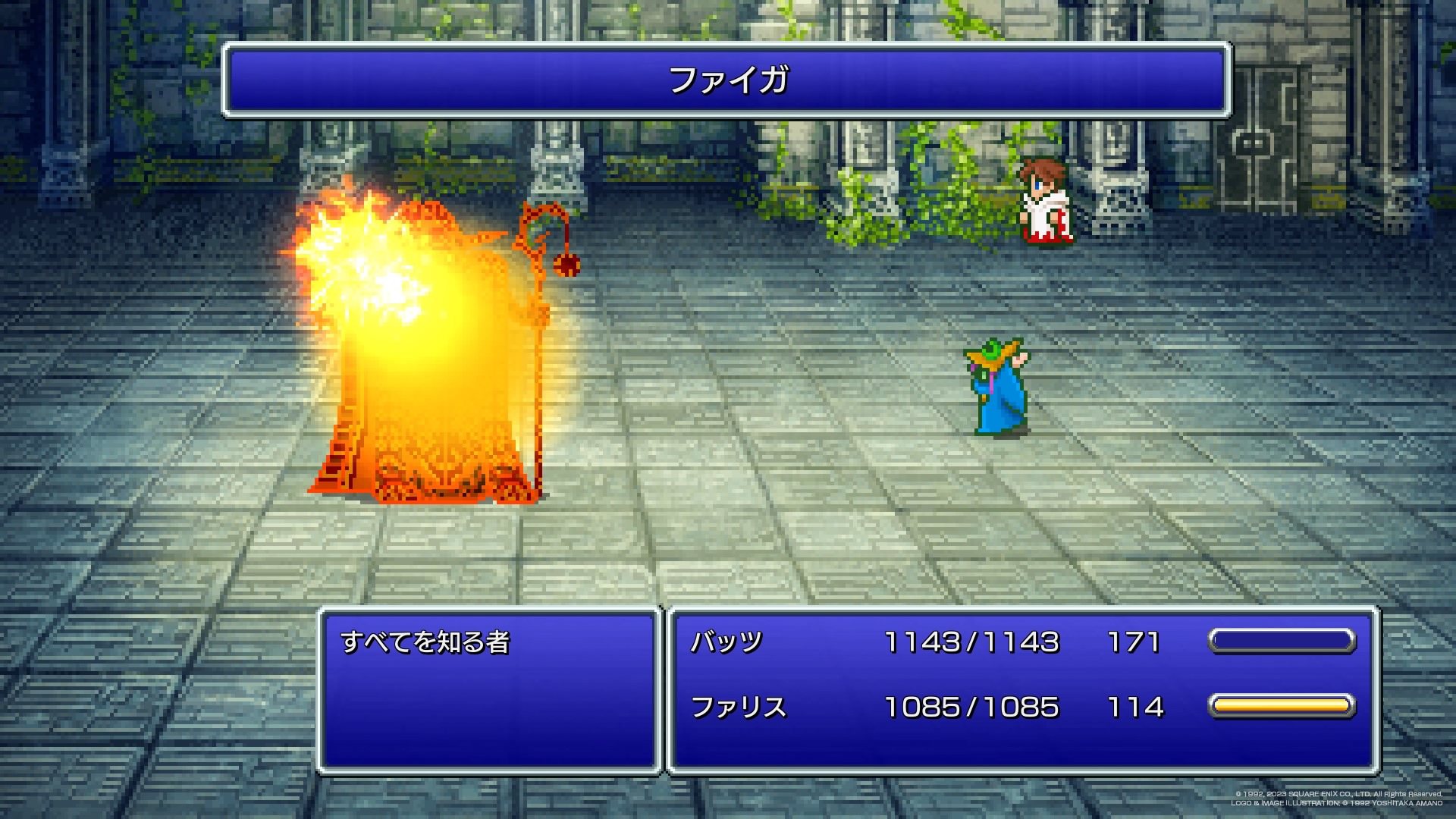Select ファリス in the party list

click(738, 707)
